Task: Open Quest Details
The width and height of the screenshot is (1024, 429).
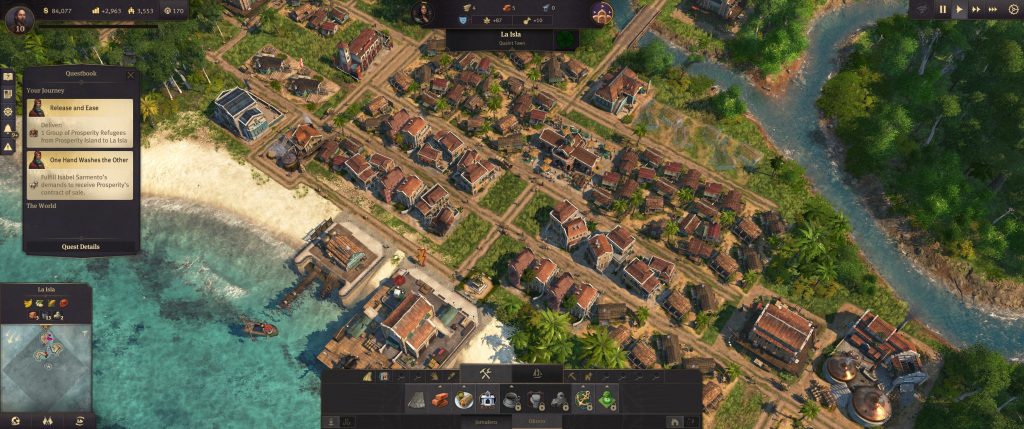Action: (x=82, y=246)
